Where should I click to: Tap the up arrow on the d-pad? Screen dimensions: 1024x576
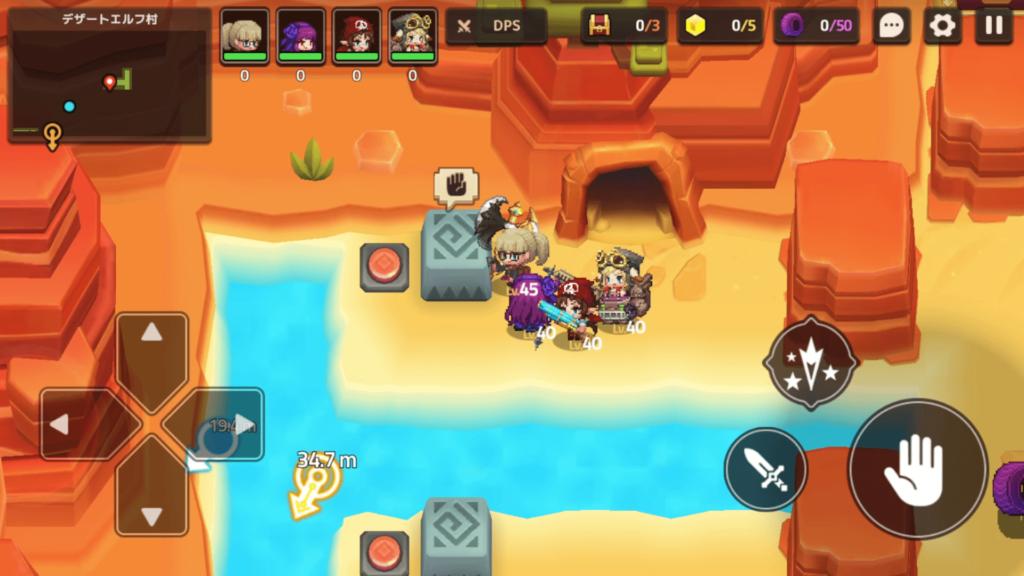(x=152, y=345)
